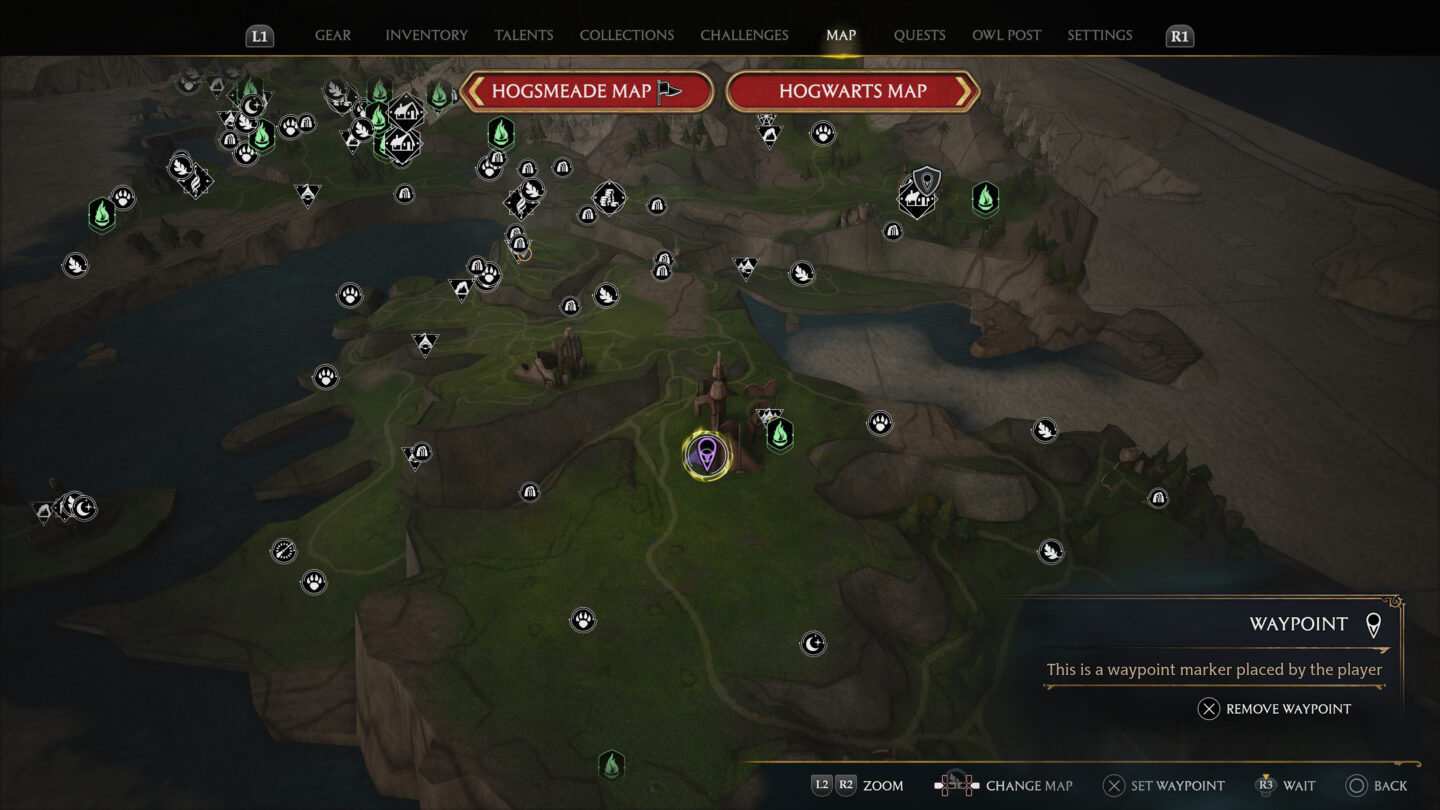Select the moon Demiguise icon near the bottom
Image resolution: width=1440 pixels, height=810 pixels.
(x=812, y=645)
